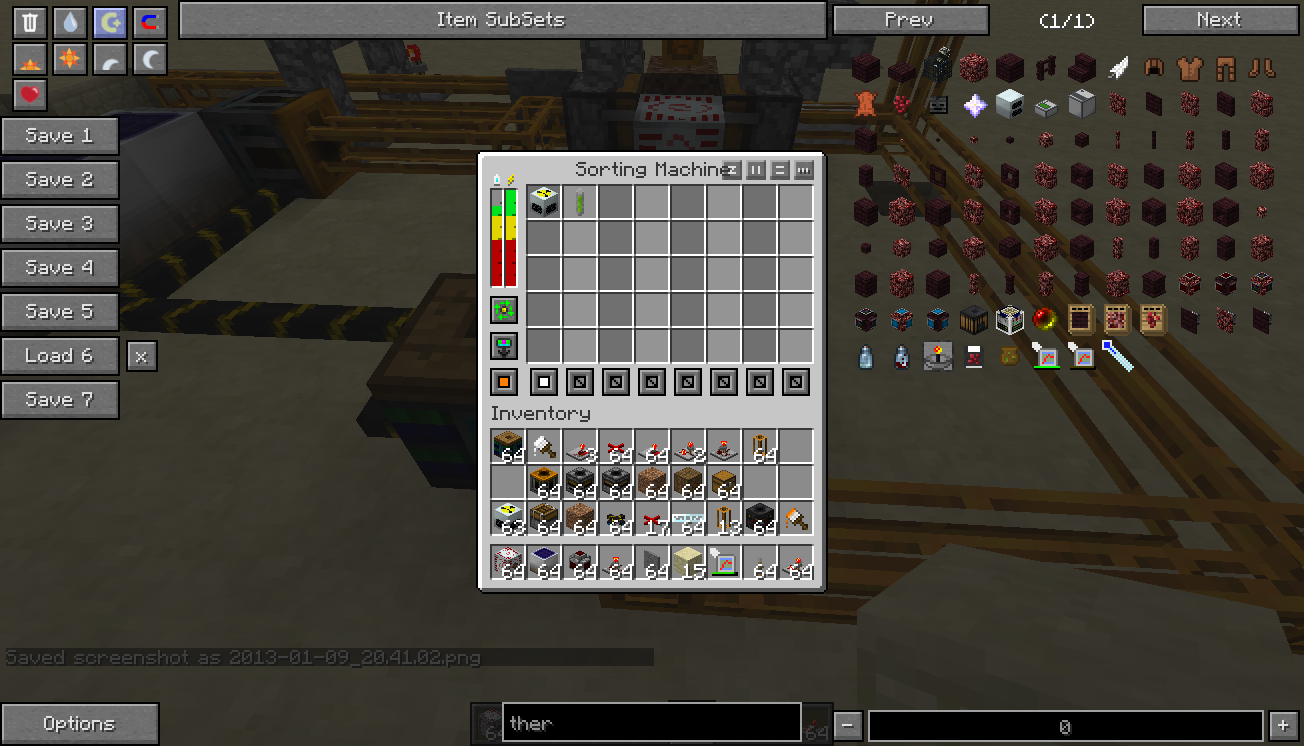1304x746 pixels.
Task: Click the trash can delete-mode button
Action: [30, 23]
